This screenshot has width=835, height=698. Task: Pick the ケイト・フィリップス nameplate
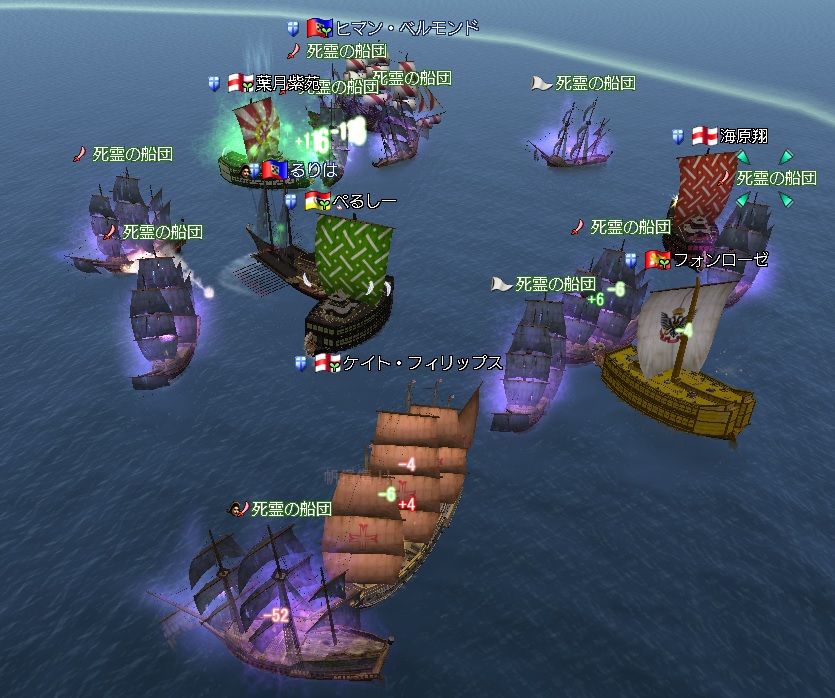(x=421, y=363)
